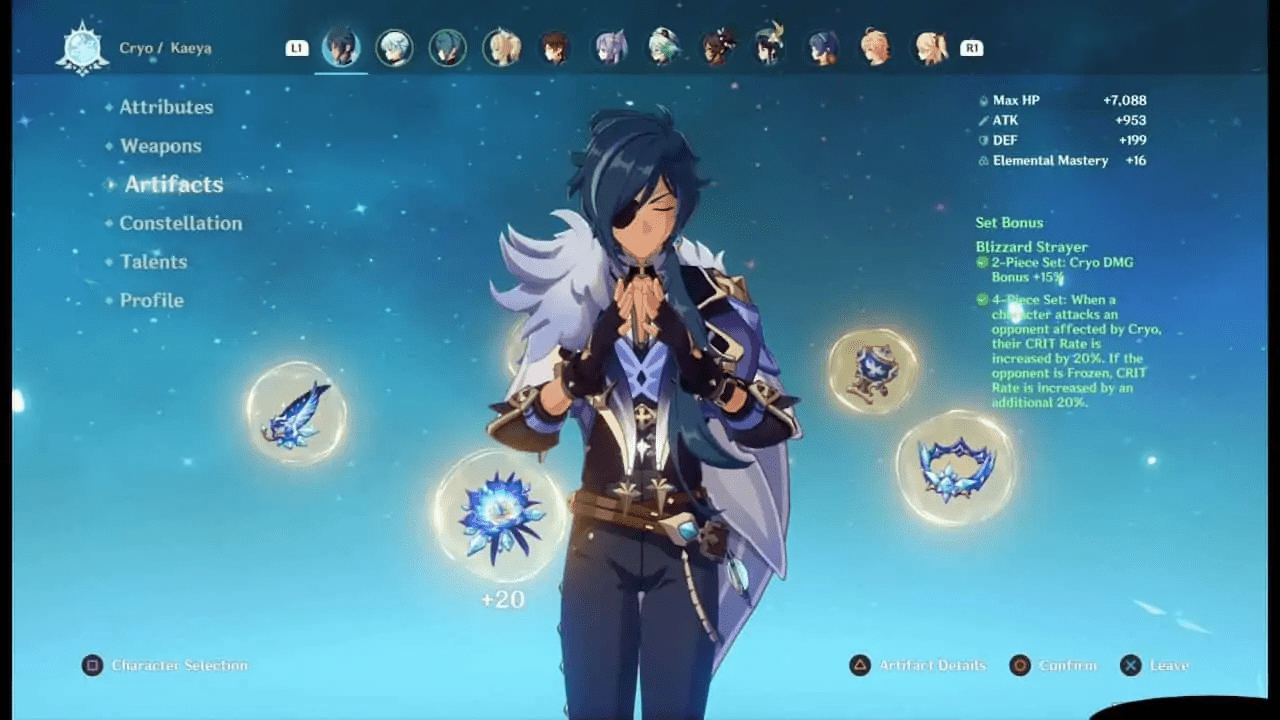
Task: Go to the Constellation section
Action: tap(180, 223)
